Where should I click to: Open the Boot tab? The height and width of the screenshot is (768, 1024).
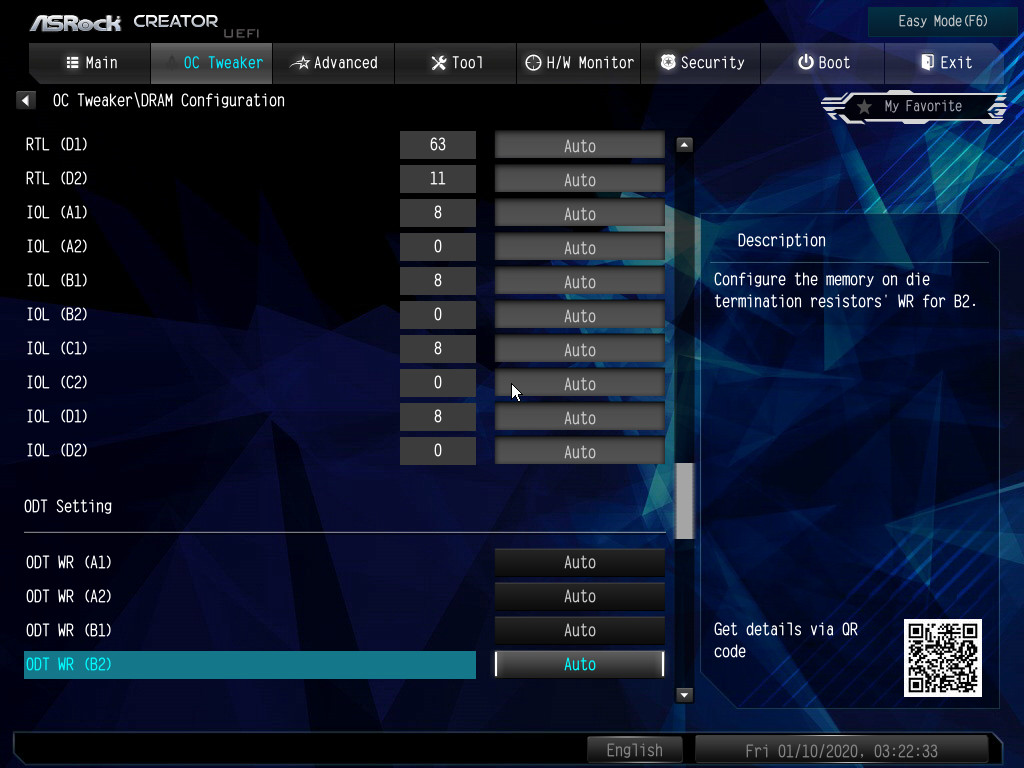(x=823, y=63)
